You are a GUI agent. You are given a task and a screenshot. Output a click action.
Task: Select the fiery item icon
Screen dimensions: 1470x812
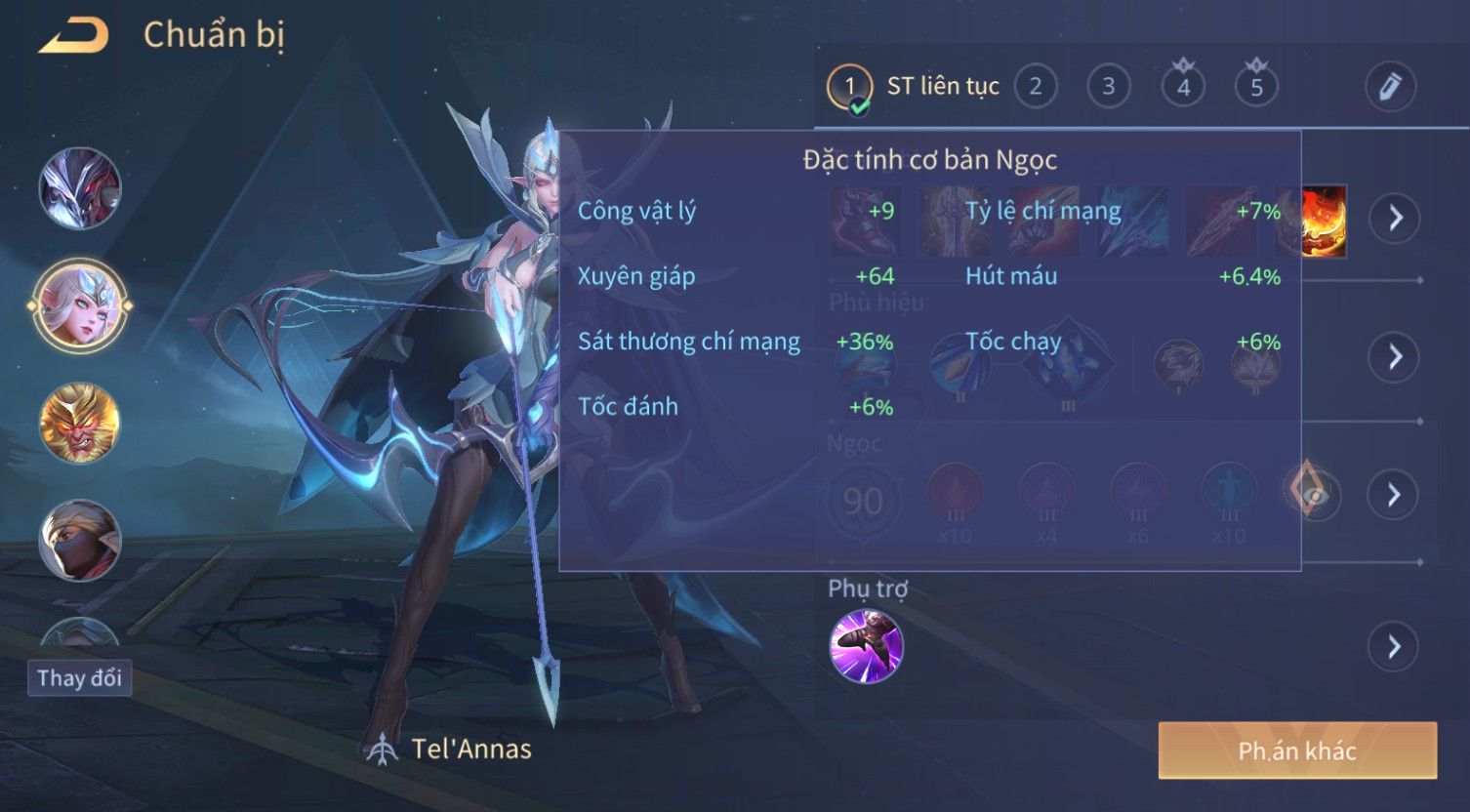pos(1325,221)
